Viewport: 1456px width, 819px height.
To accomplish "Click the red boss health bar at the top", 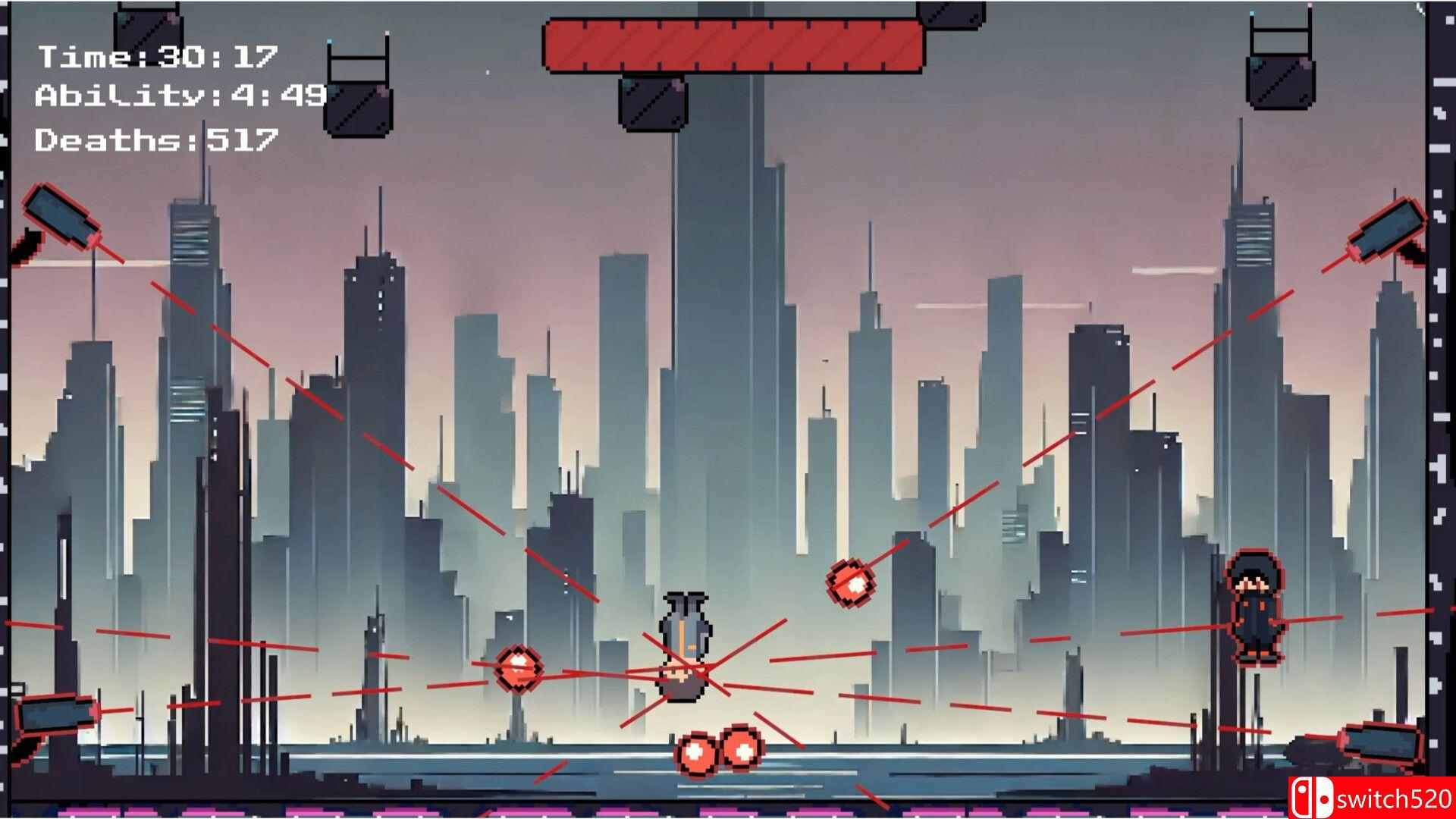I will [x=732, y=45].
